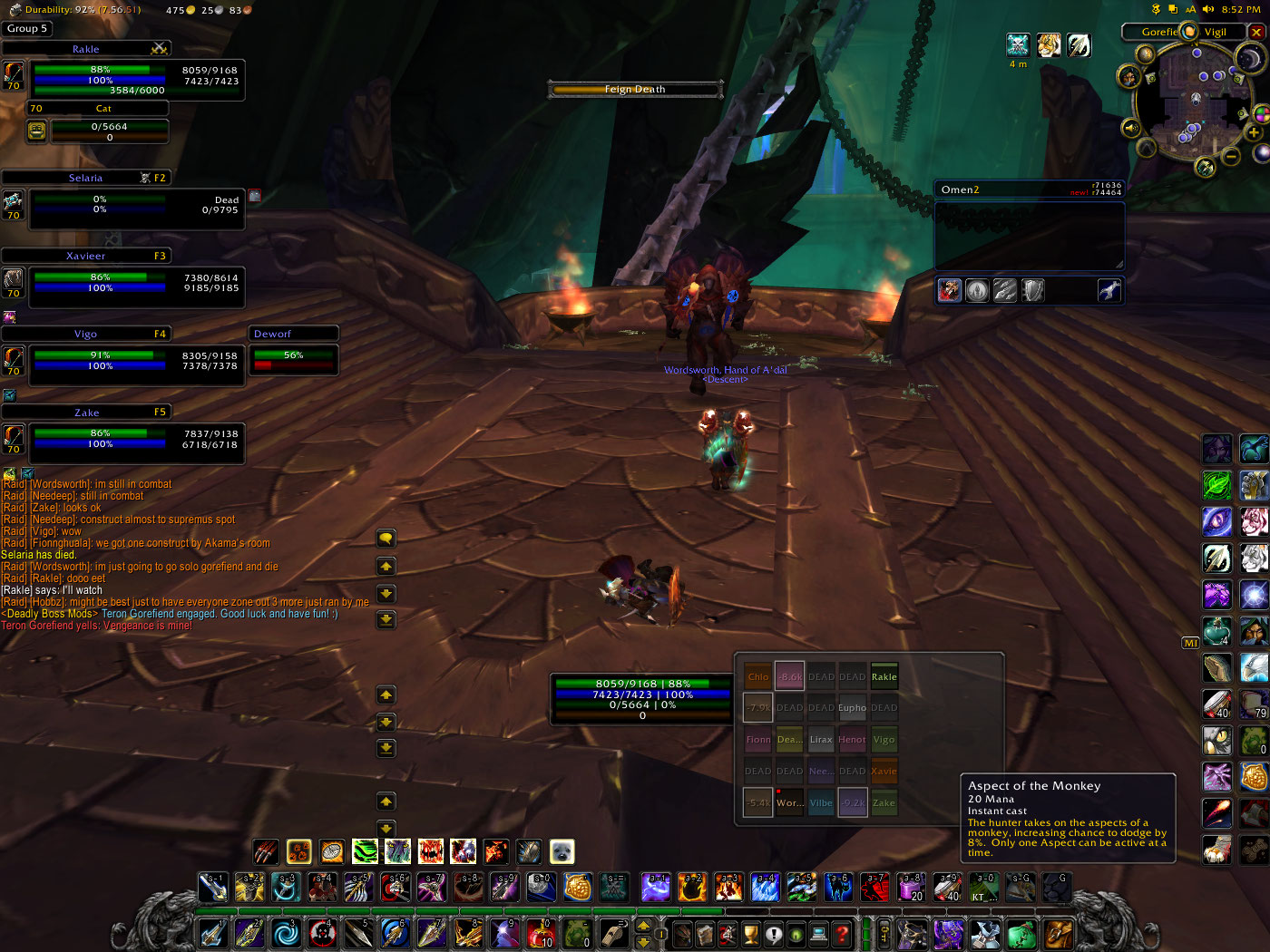The width and height of the screenshot is (1270, 952).
Task: Select Eupho in the raid grid
Action: pos(852,708)
